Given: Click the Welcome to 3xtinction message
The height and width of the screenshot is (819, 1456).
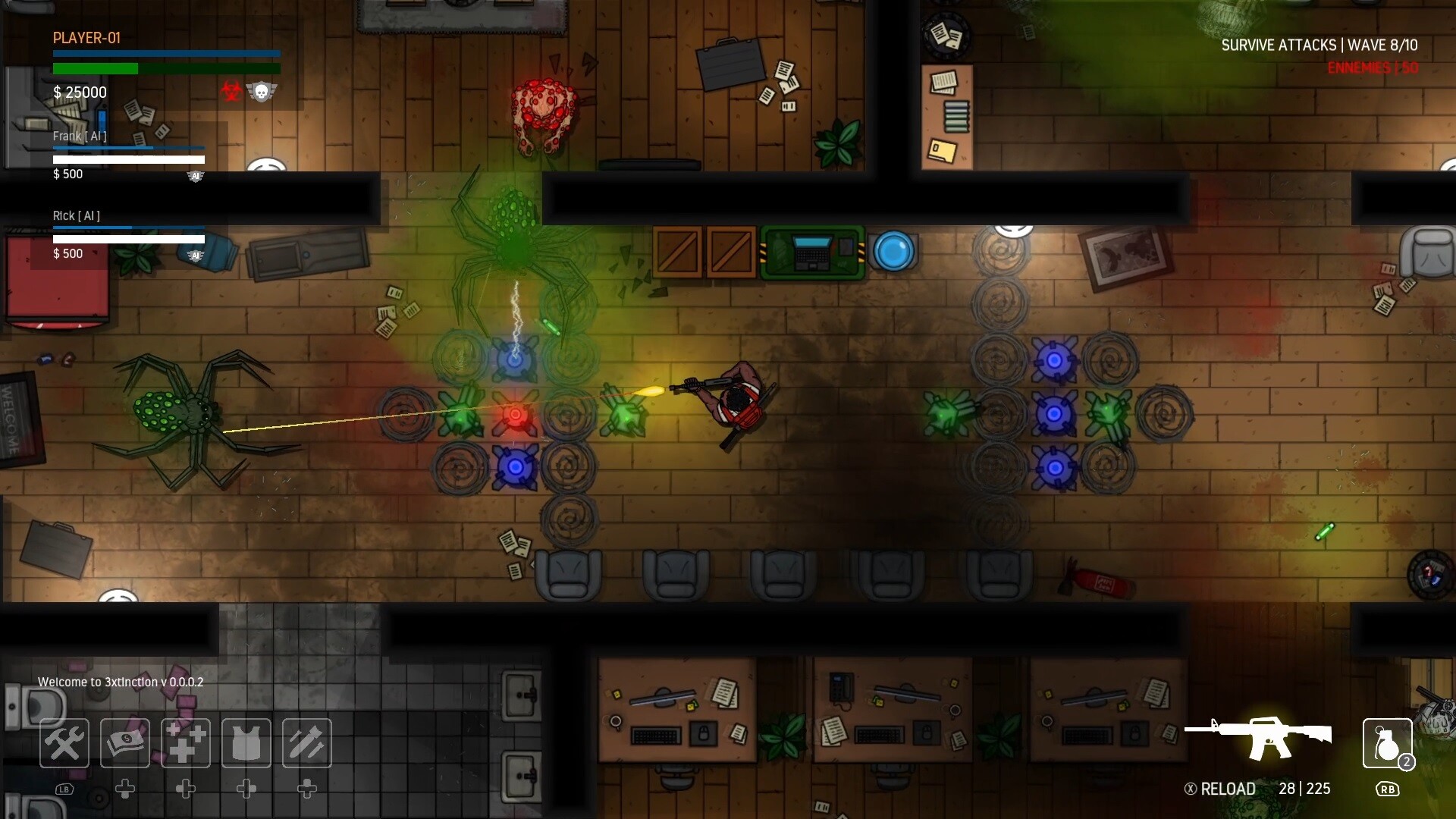Looking at the screenshot, I should tap(120, 682).
